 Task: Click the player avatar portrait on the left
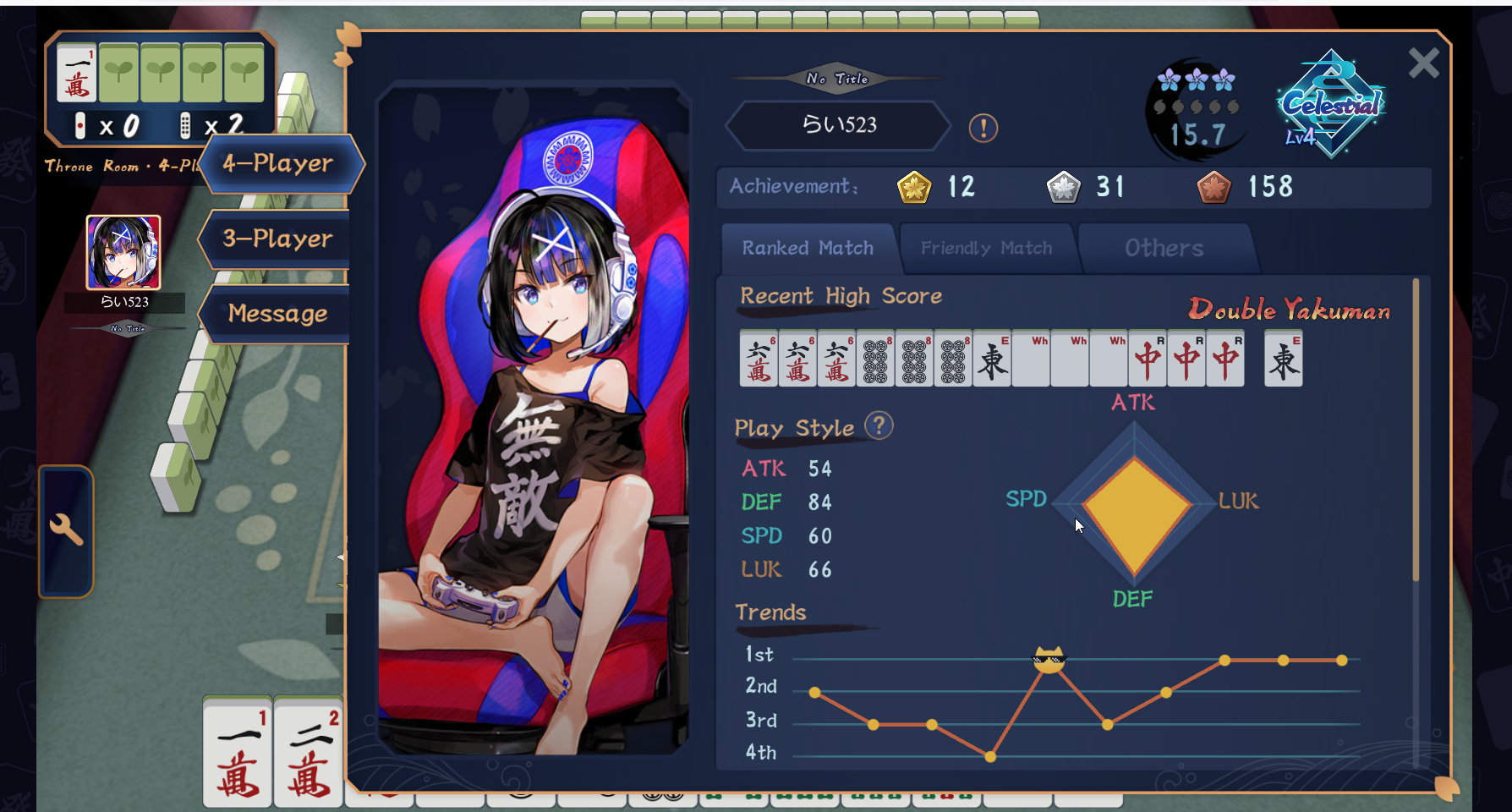123,252
